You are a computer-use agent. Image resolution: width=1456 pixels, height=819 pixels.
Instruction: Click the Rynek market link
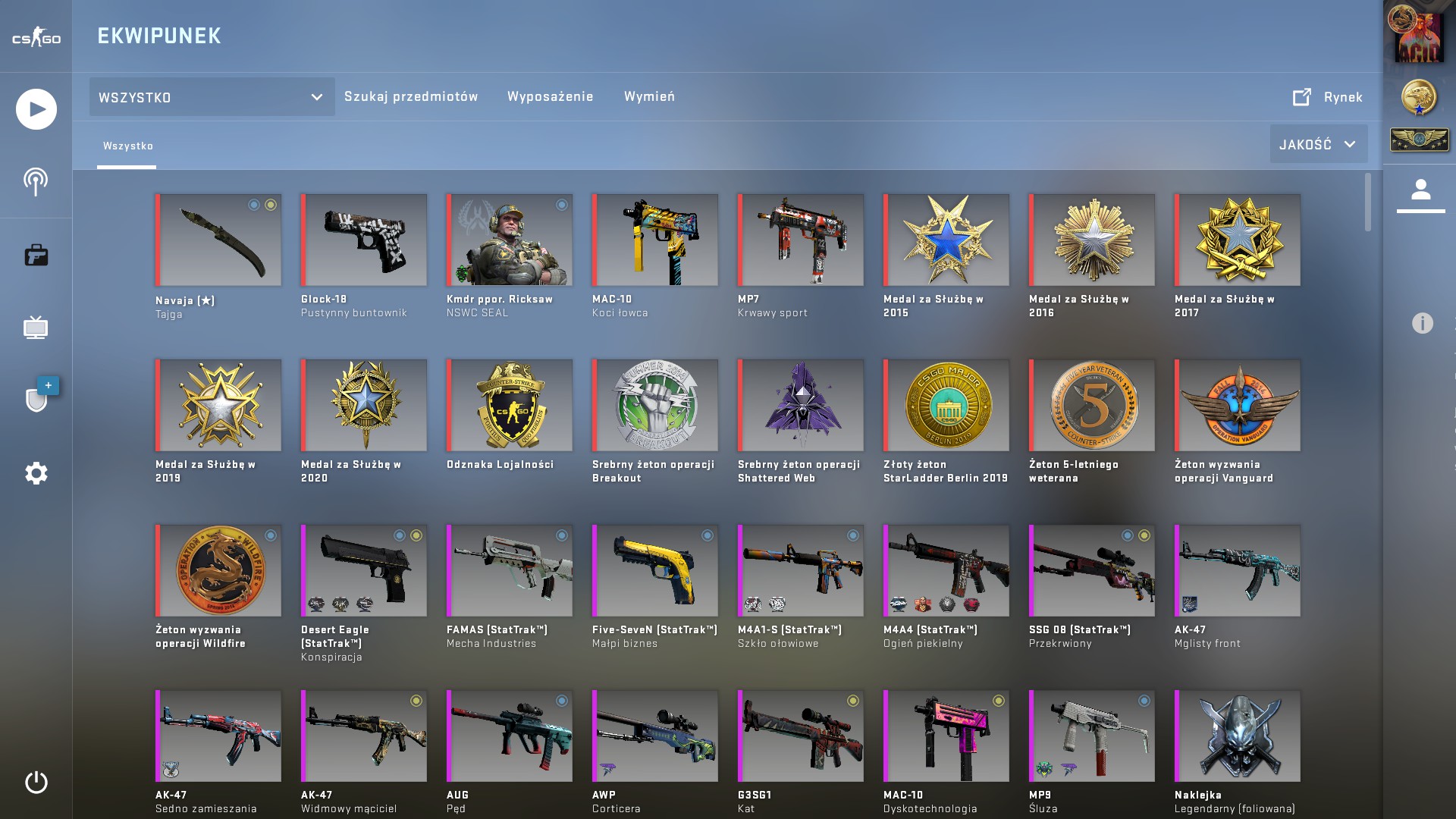[1342, 97]
